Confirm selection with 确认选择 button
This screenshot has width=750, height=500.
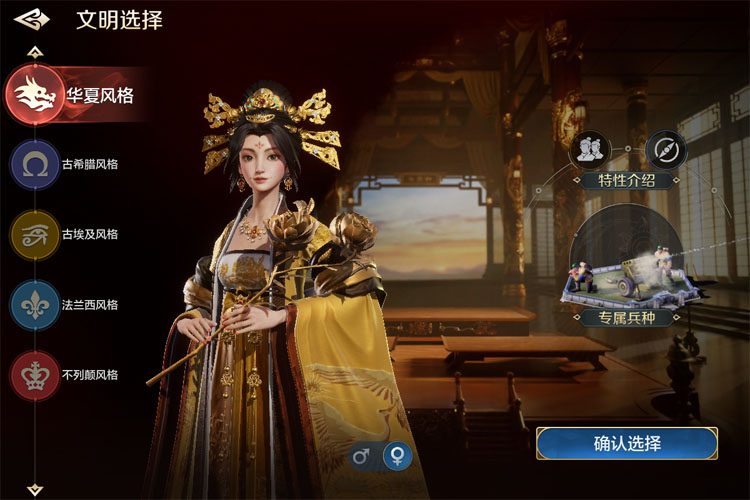(627, 443)
